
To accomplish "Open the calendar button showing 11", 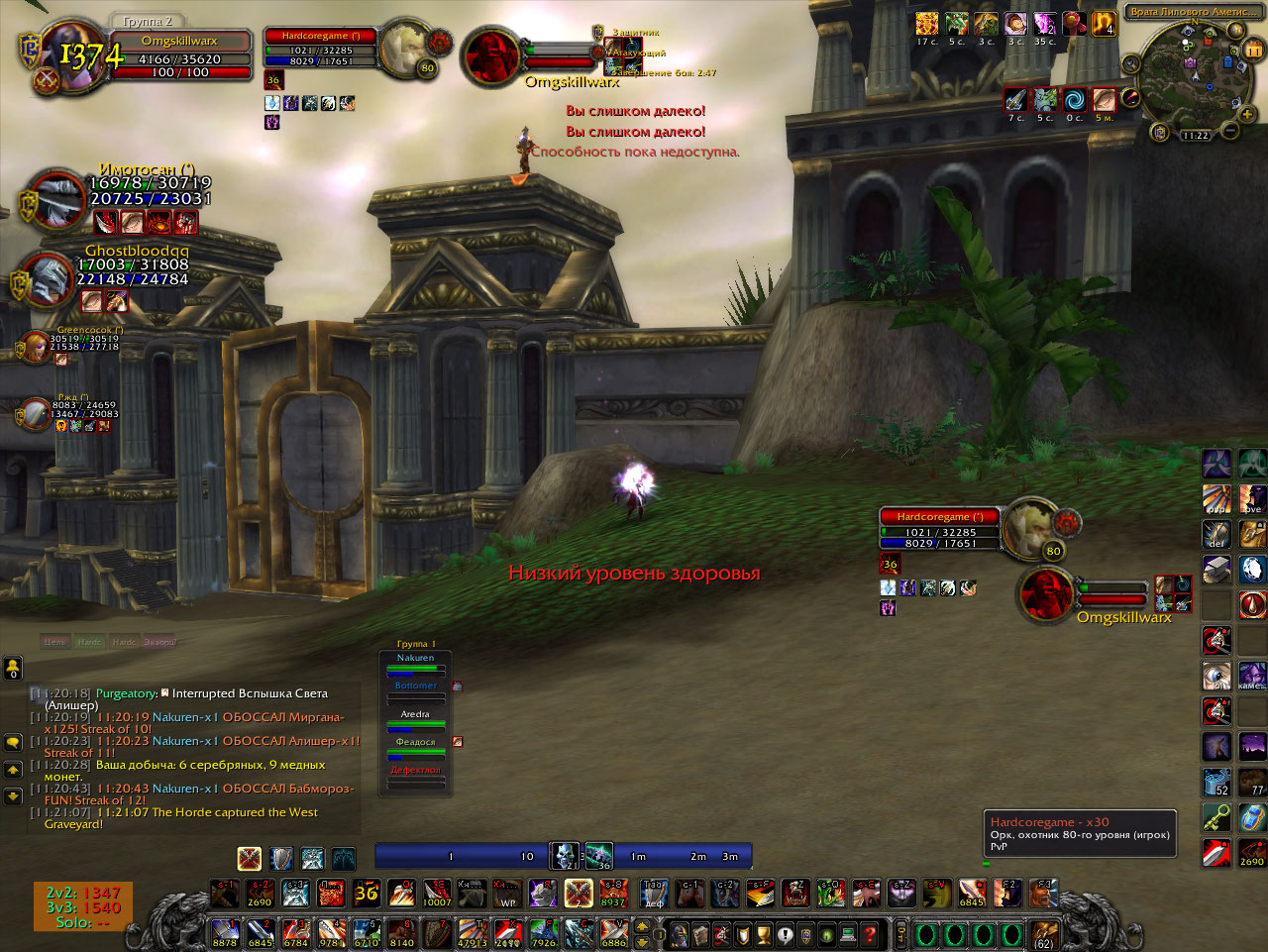I will click(1253, 50).
